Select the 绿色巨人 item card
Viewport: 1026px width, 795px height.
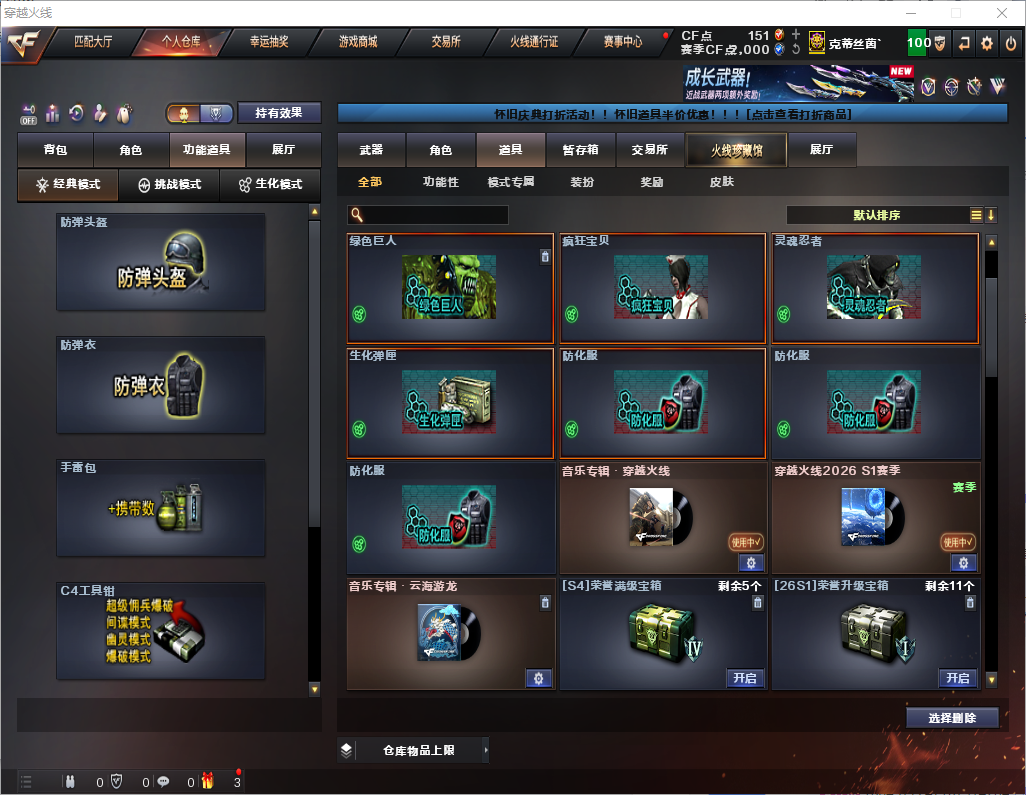click(450, 288)
